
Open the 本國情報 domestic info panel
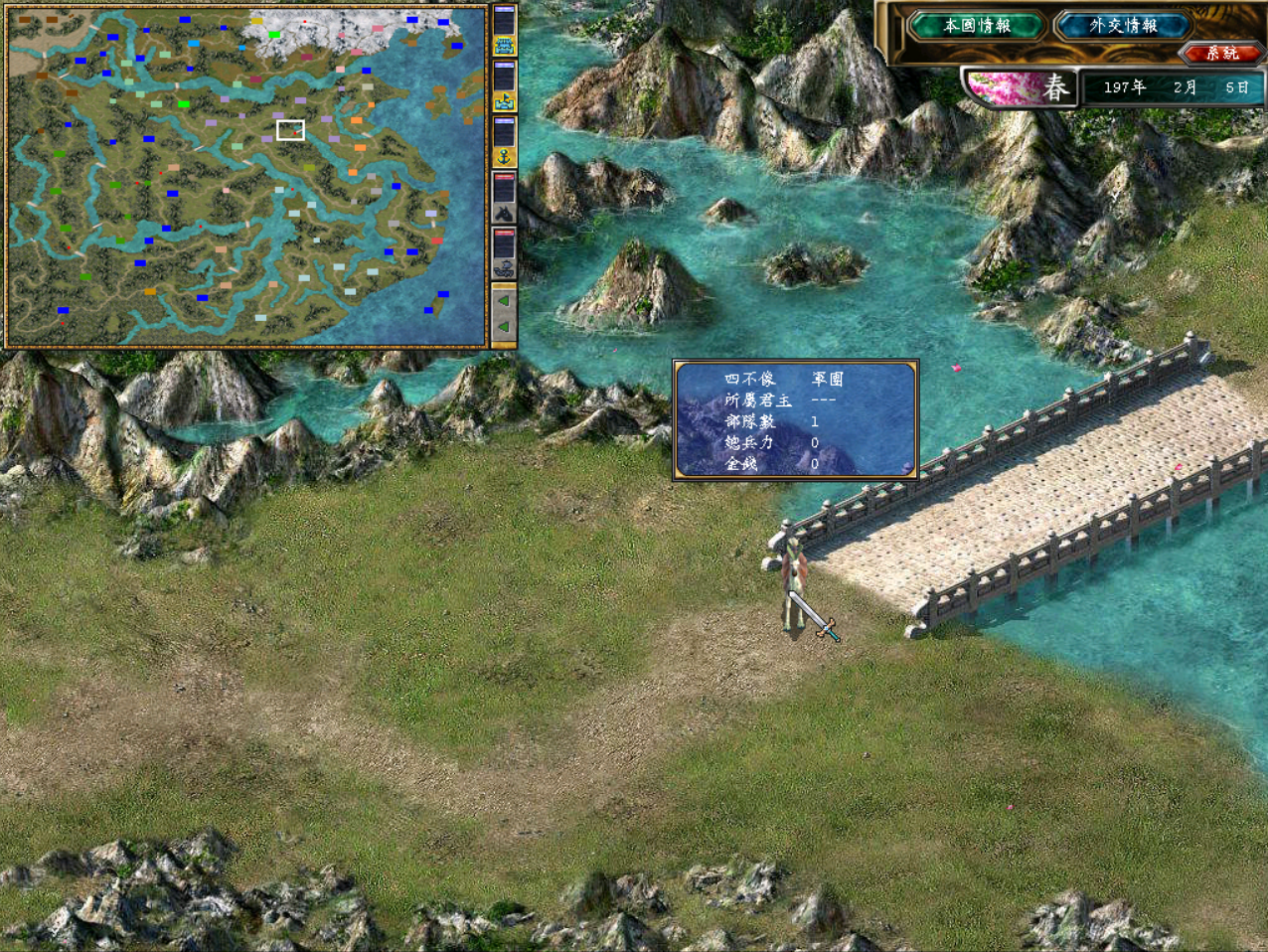[977, 26]
